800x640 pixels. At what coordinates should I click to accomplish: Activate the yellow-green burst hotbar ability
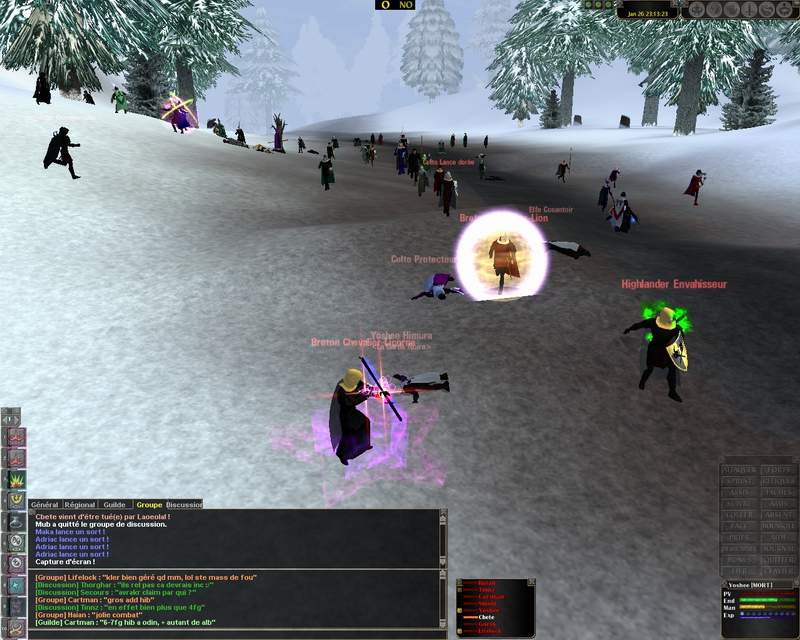click(16, 478)
